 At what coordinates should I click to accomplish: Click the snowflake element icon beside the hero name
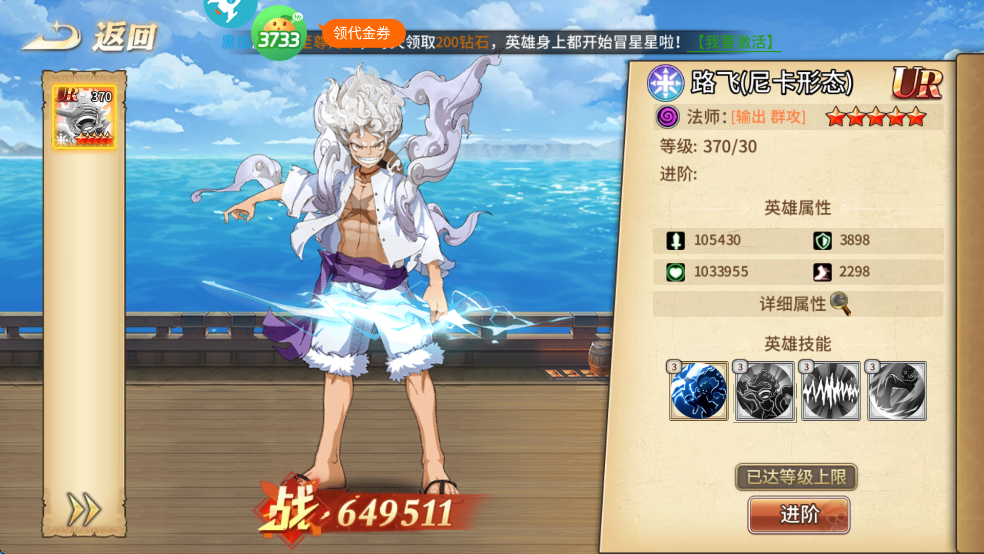click(x=665, y=83)
